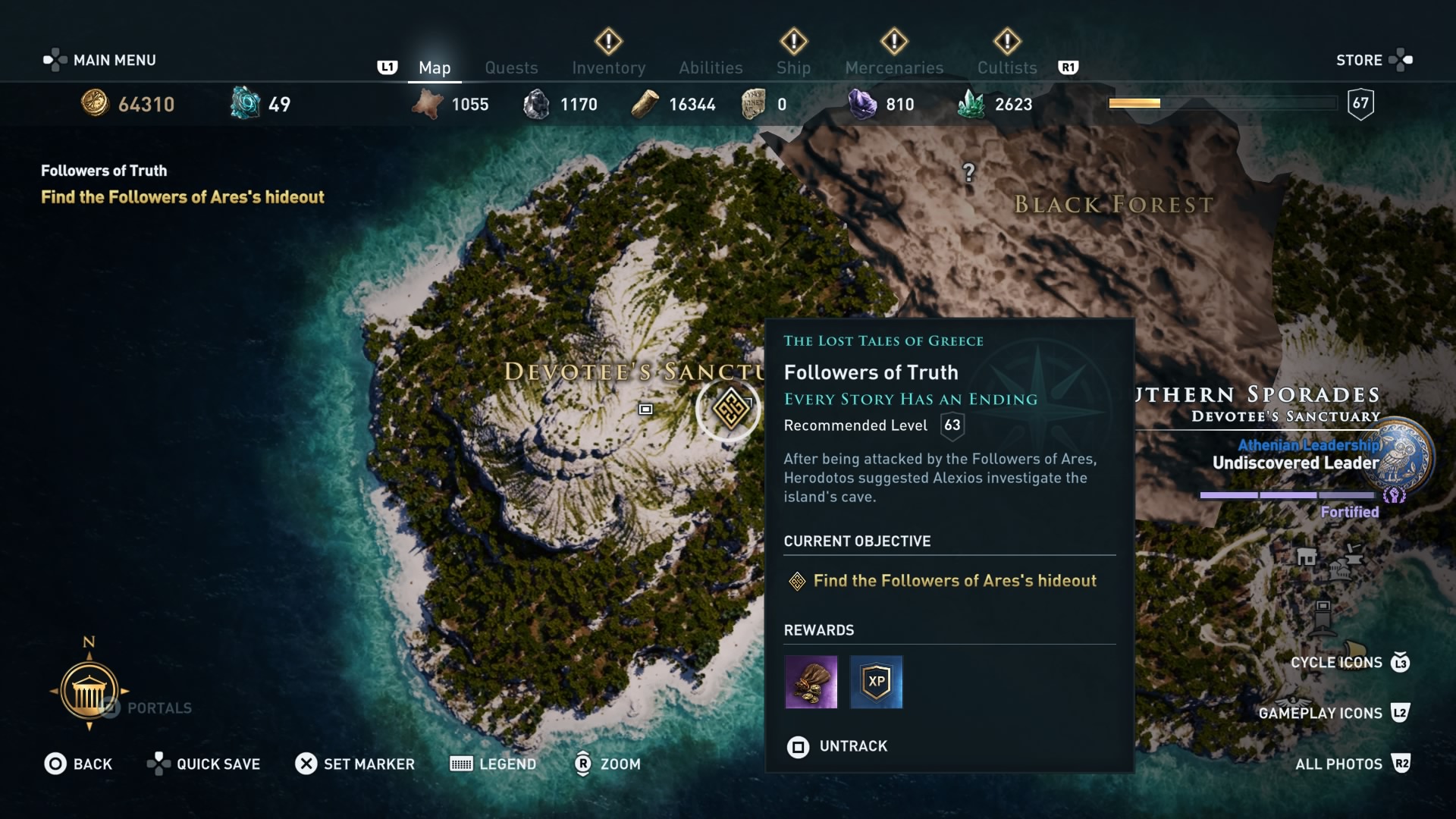Switch to the Cultists tab
This screenshot has height=819, width=1456.
coord(1006,67)
